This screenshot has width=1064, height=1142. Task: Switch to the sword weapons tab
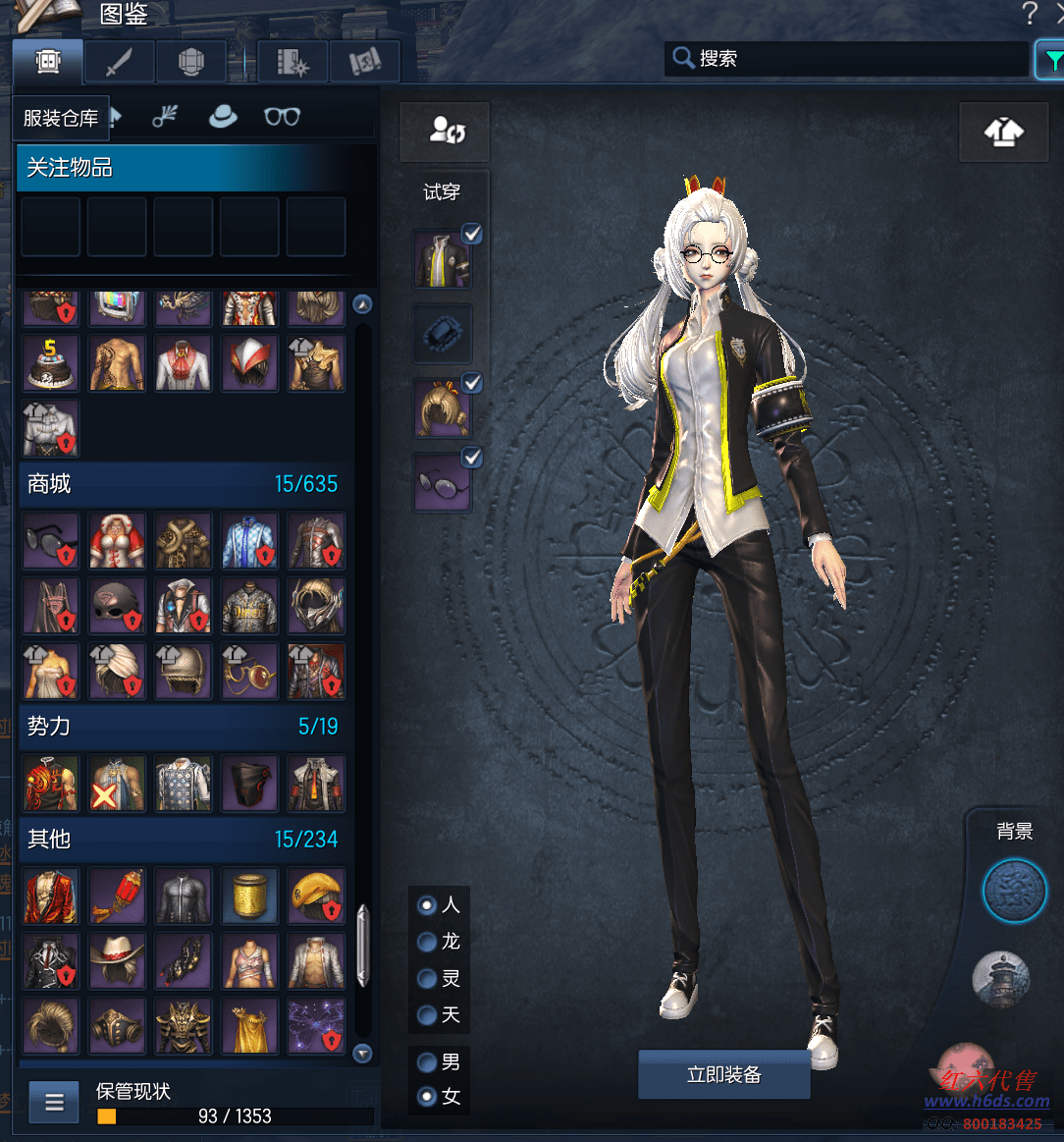tap(119, 62)
